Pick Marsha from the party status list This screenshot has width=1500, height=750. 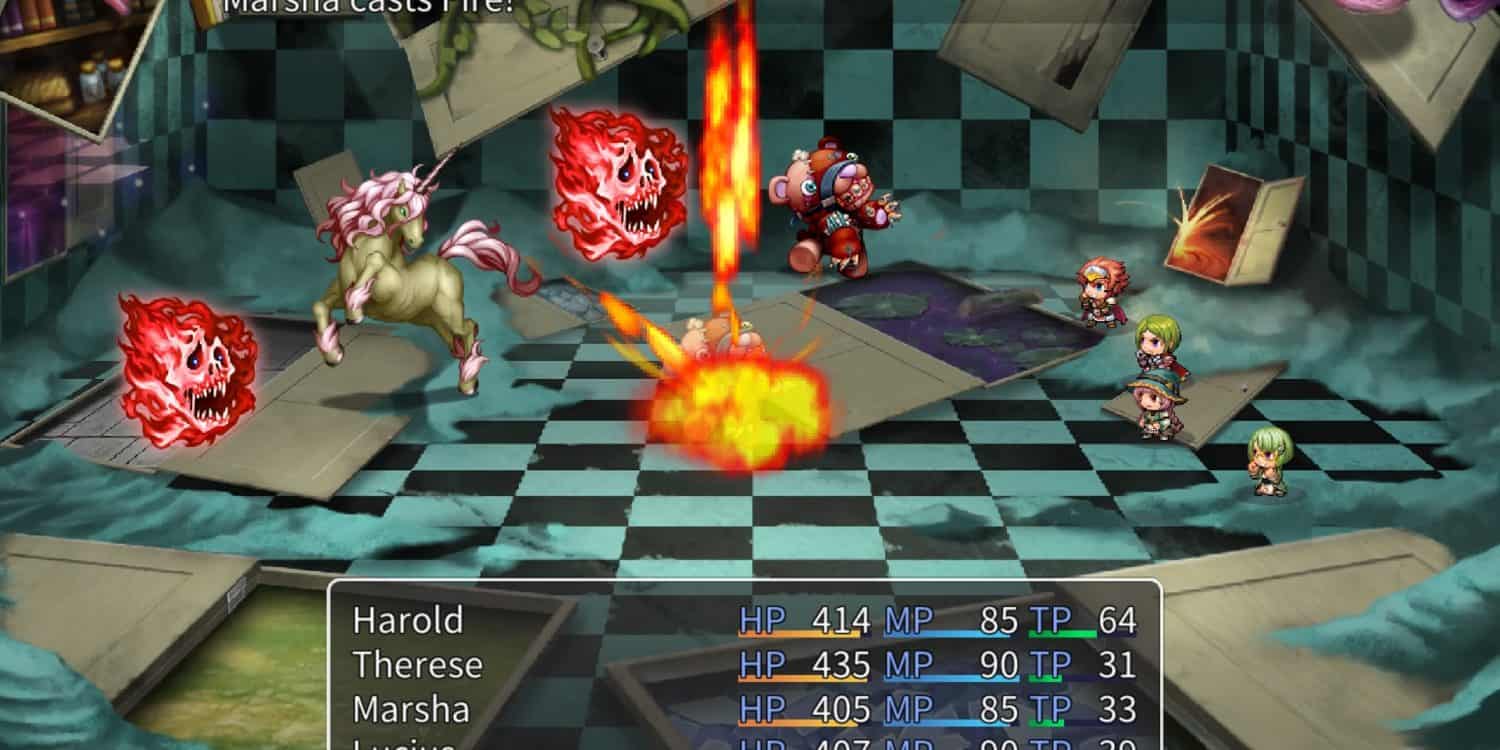point(411,709)
